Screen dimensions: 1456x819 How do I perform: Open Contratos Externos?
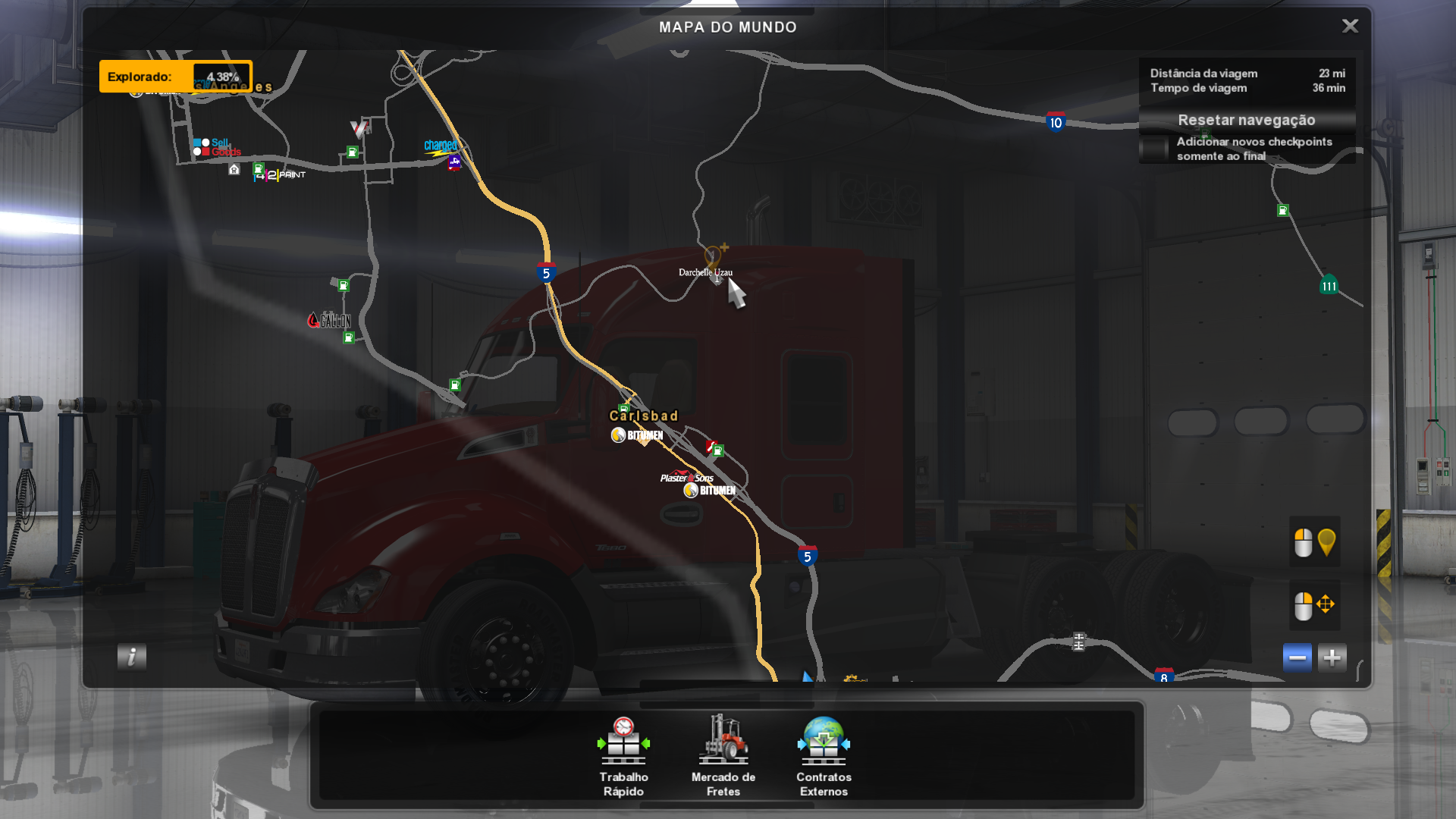coord(824,756)
